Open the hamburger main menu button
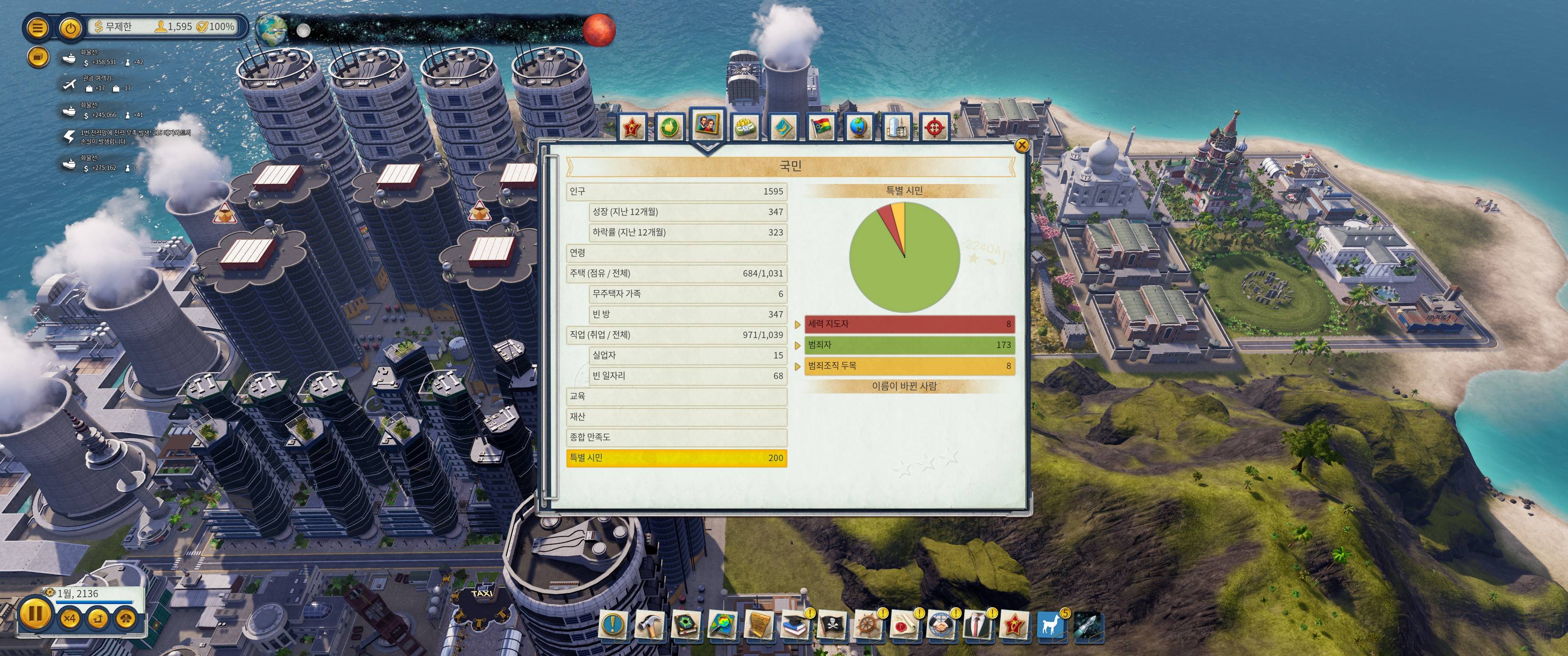Viewport: 1568px width, 656px height. [x=37, y=28]
